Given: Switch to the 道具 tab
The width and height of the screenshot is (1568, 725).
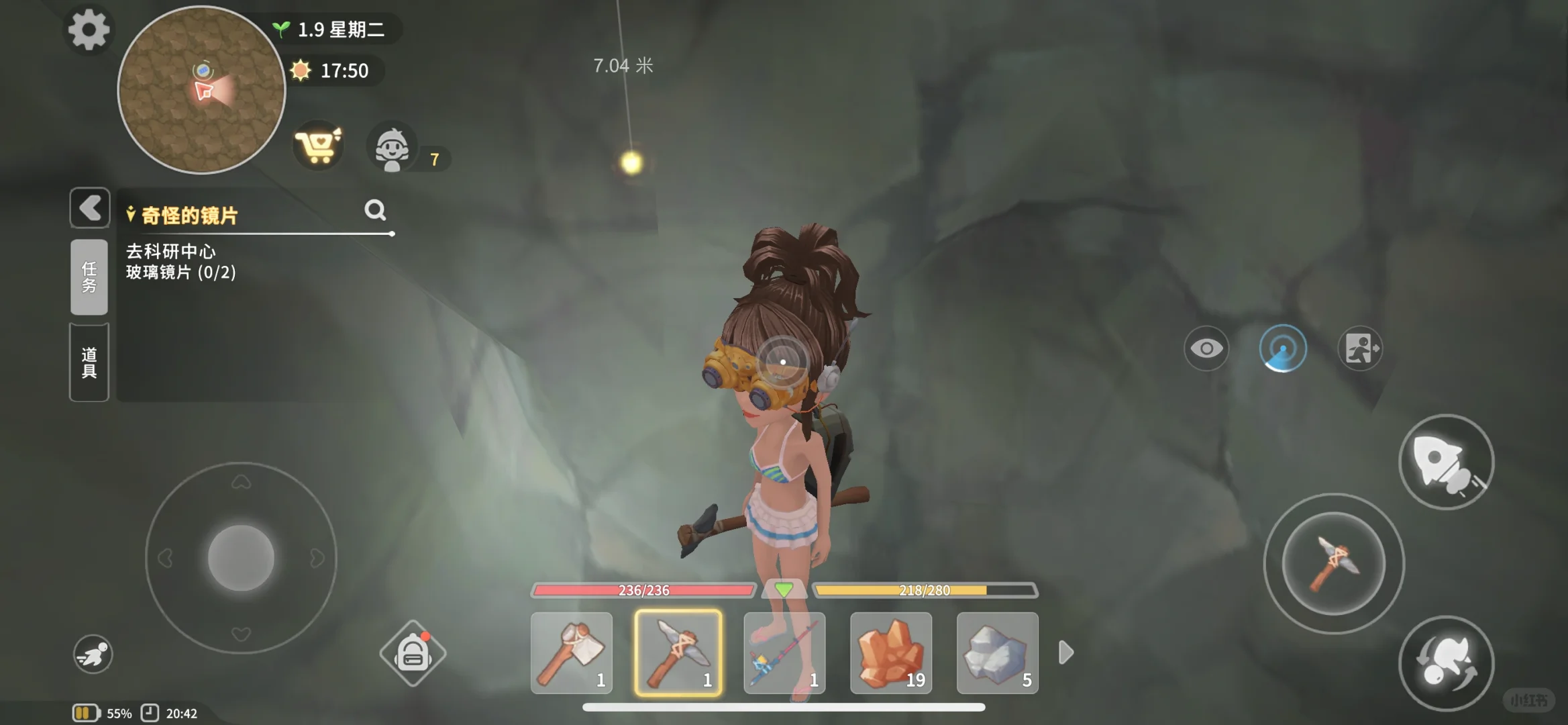Looking at the screenshot, I should 89,362.
